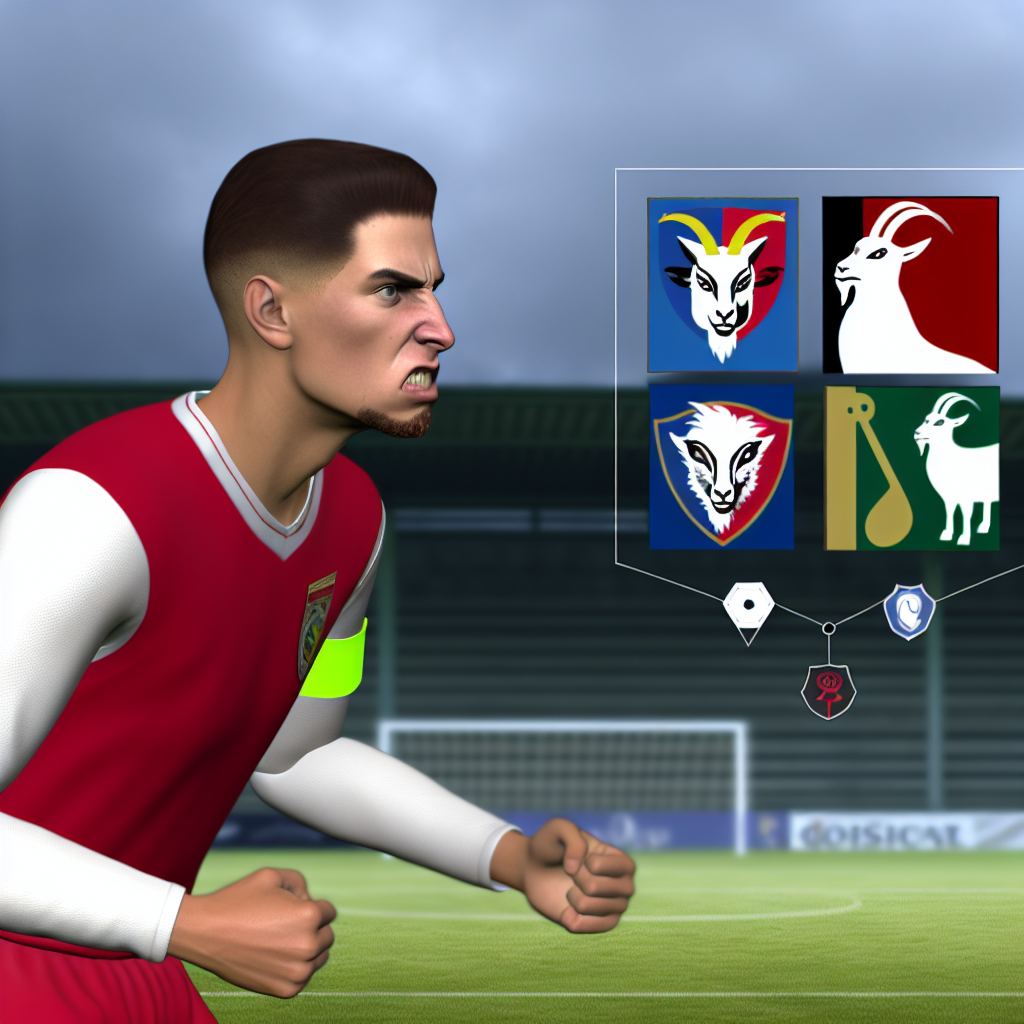Open the blue shield badge
1024x1024 pixels.
[909, 612]
